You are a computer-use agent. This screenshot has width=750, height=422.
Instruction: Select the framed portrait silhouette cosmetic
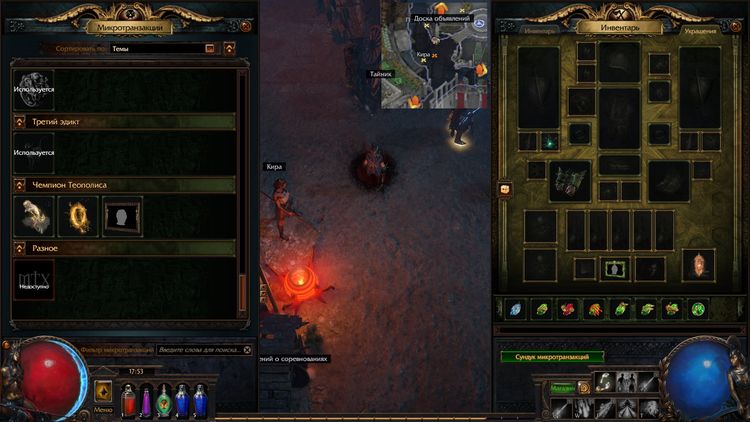(123, 215)
